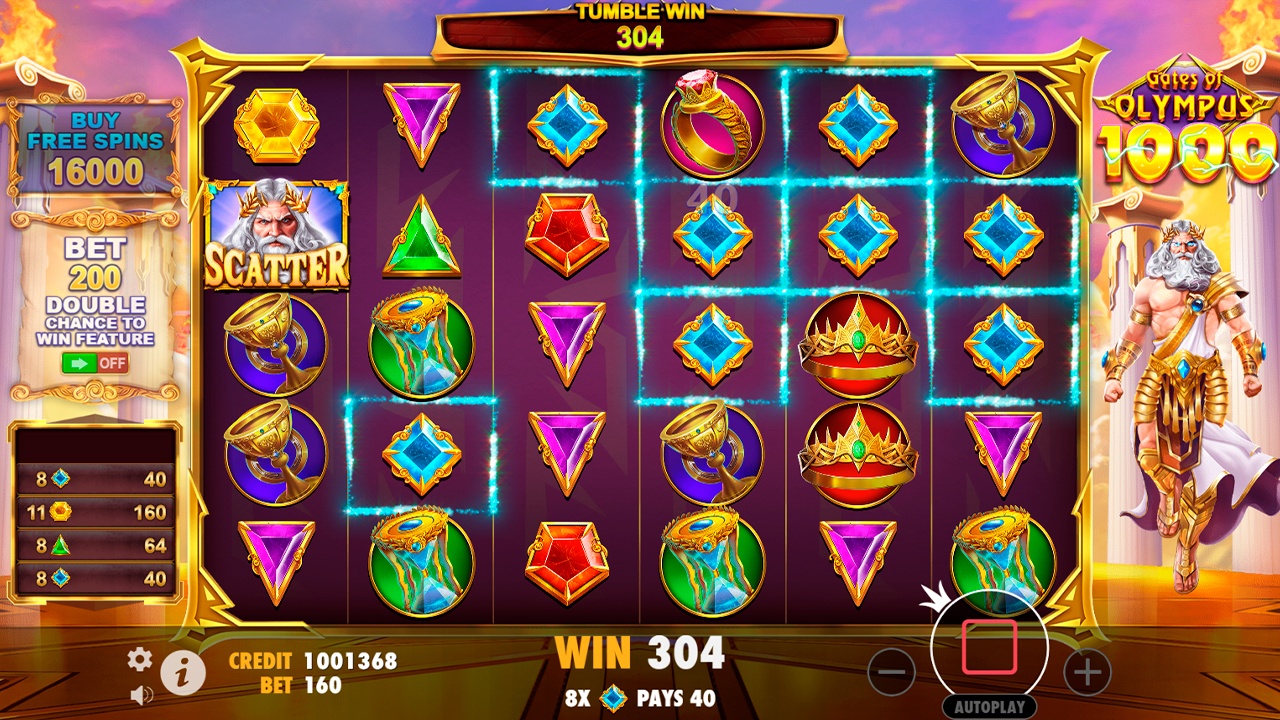Mute the sound via speaker icon
The image size is (1280, 720).
[x=141, y=693]
